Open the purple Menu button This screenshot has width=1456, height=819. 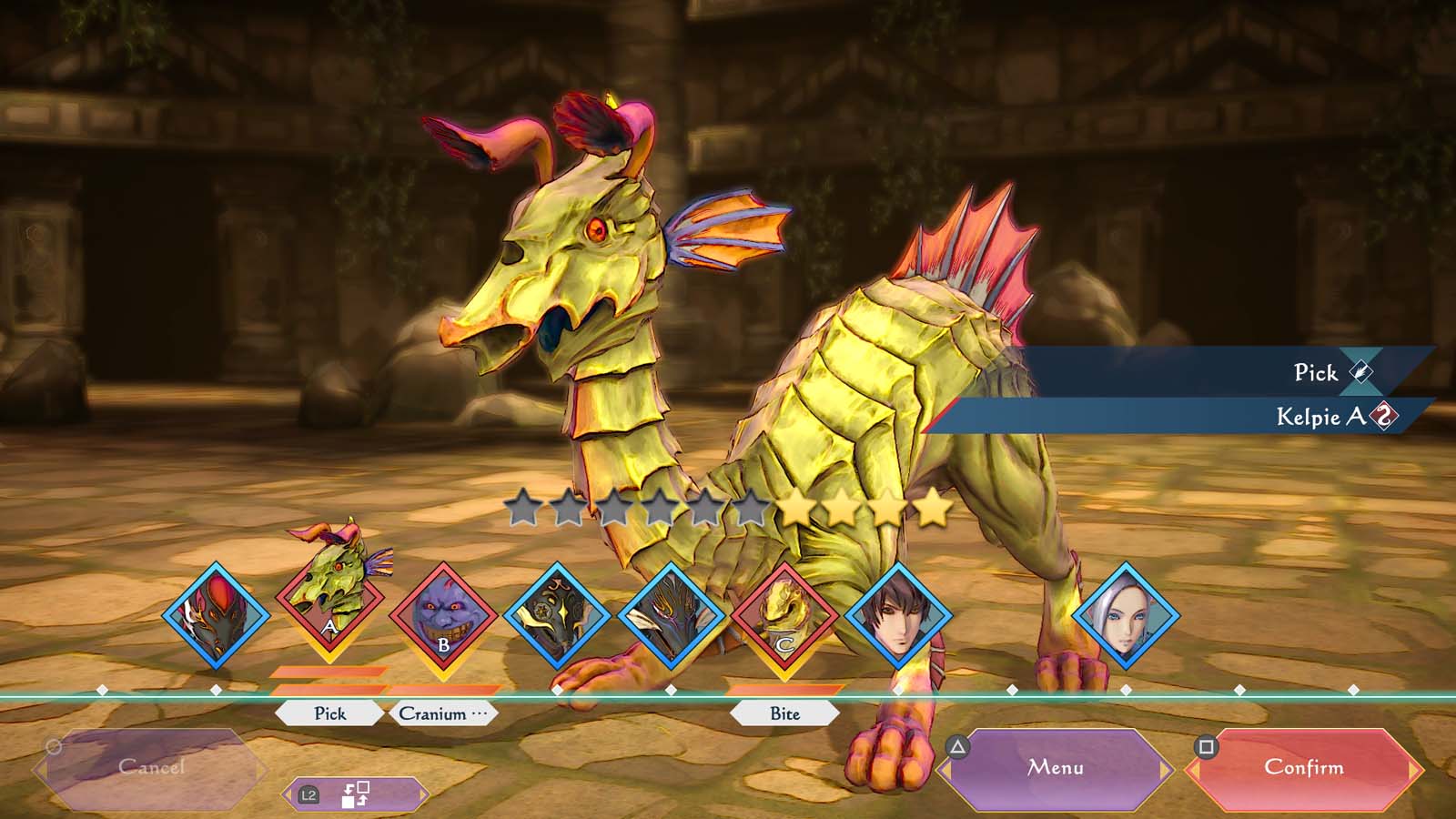coord(1056,768)
